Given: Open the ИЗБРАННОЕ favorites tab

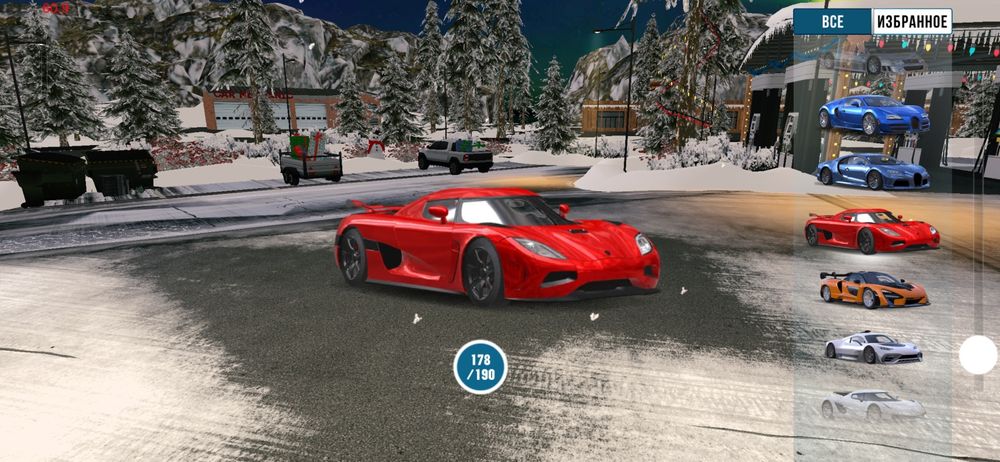Looking at the screenshot, I should 911,22.
